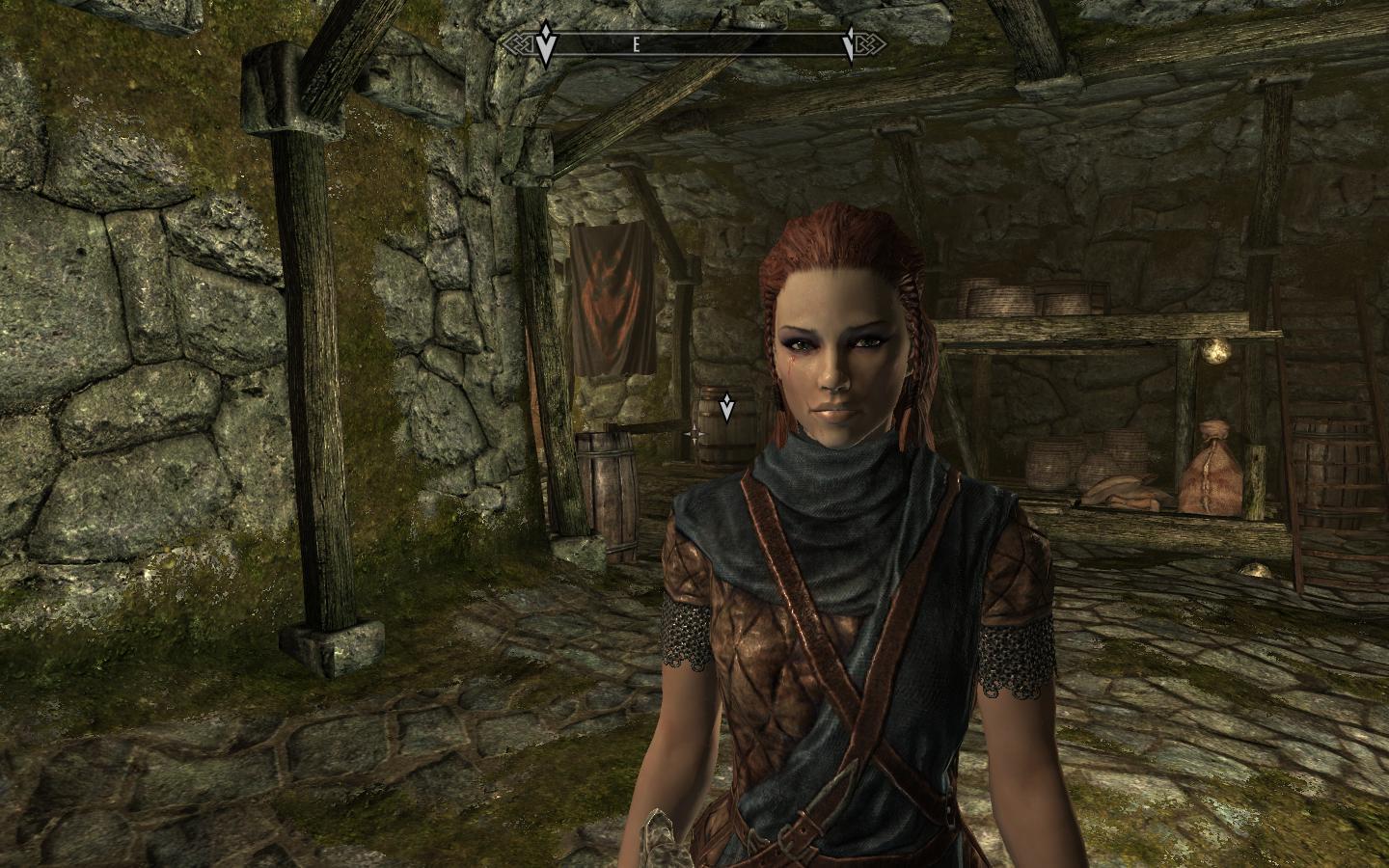
Task: Select the floating quest objective marker
Action: (726, 408)
